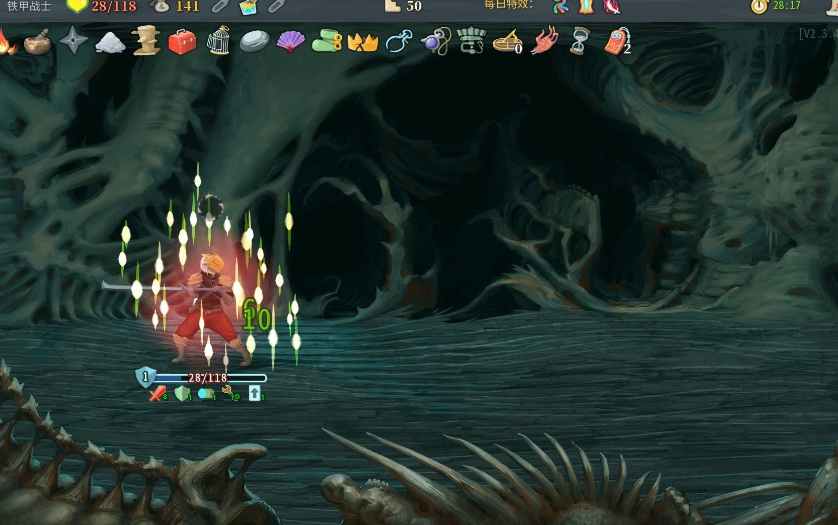Viewport: 838px width, 525px height.
Task: Select the birdcage relic
Action: [x=218, y=42]
